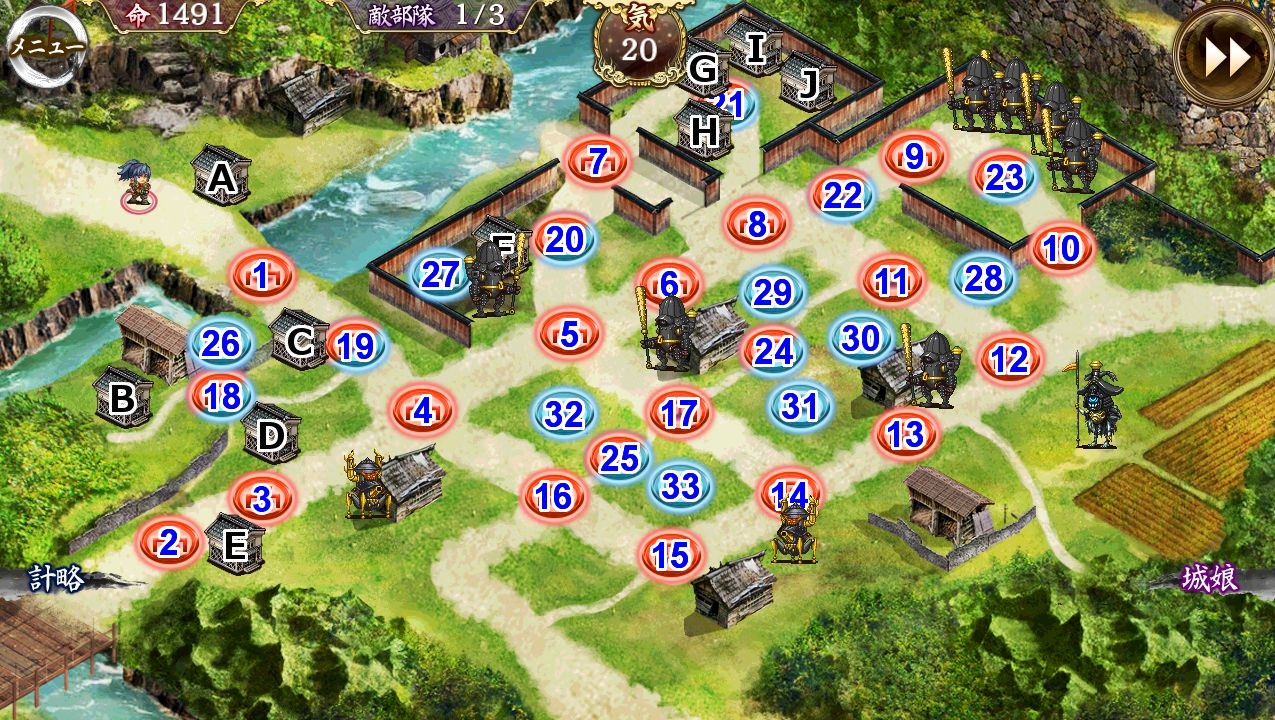Pick the blue marker numbered 26
Image resolution: width=1275 pixels, height=720 pixels.
pos(221,344)
